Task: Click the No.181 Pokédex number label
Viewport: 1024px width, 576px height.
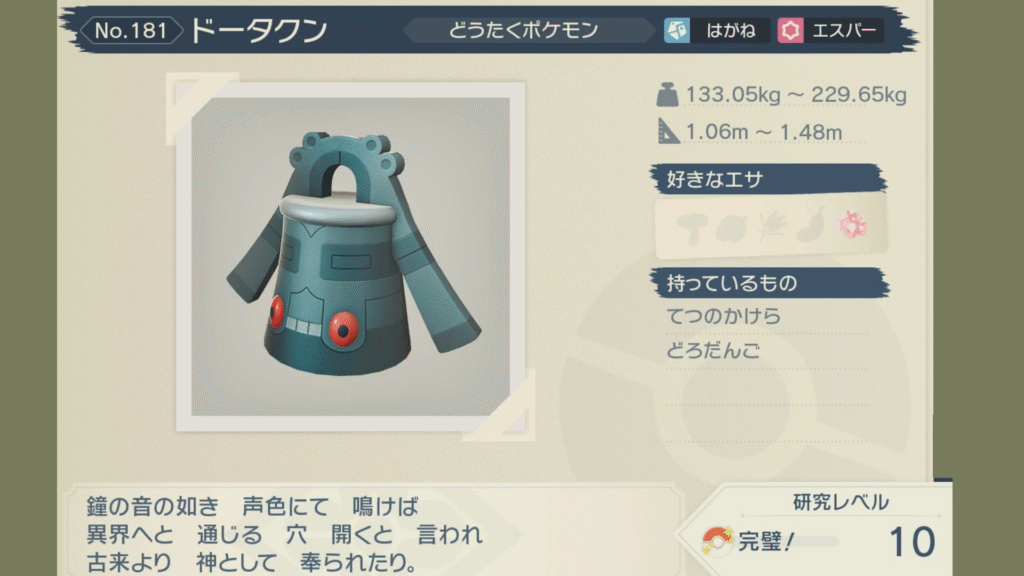Action: pos(131,31)
